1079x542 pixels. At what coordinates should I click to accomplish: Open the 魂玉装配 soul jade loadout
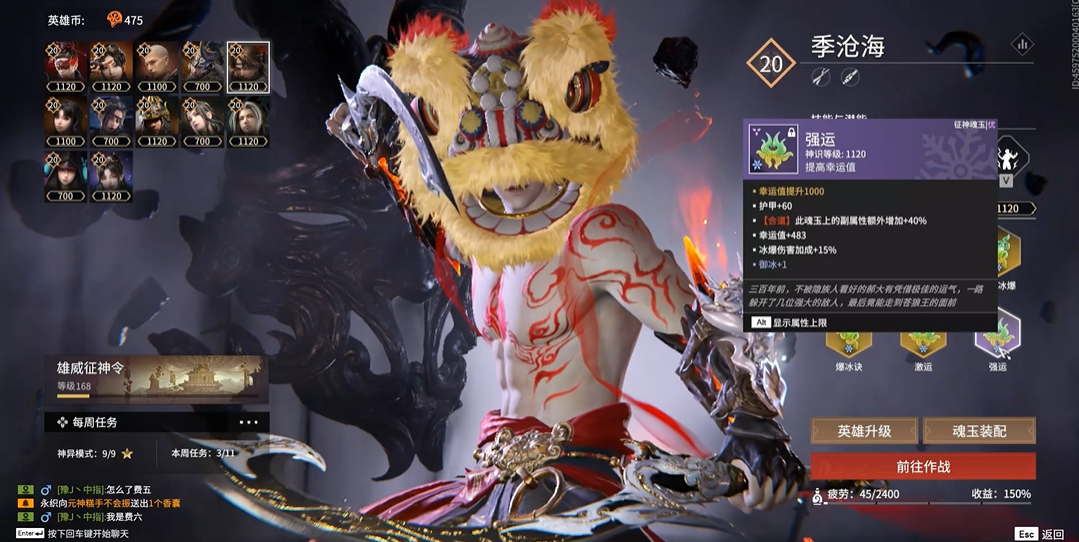pyautogui.click(x=978, y=431)
